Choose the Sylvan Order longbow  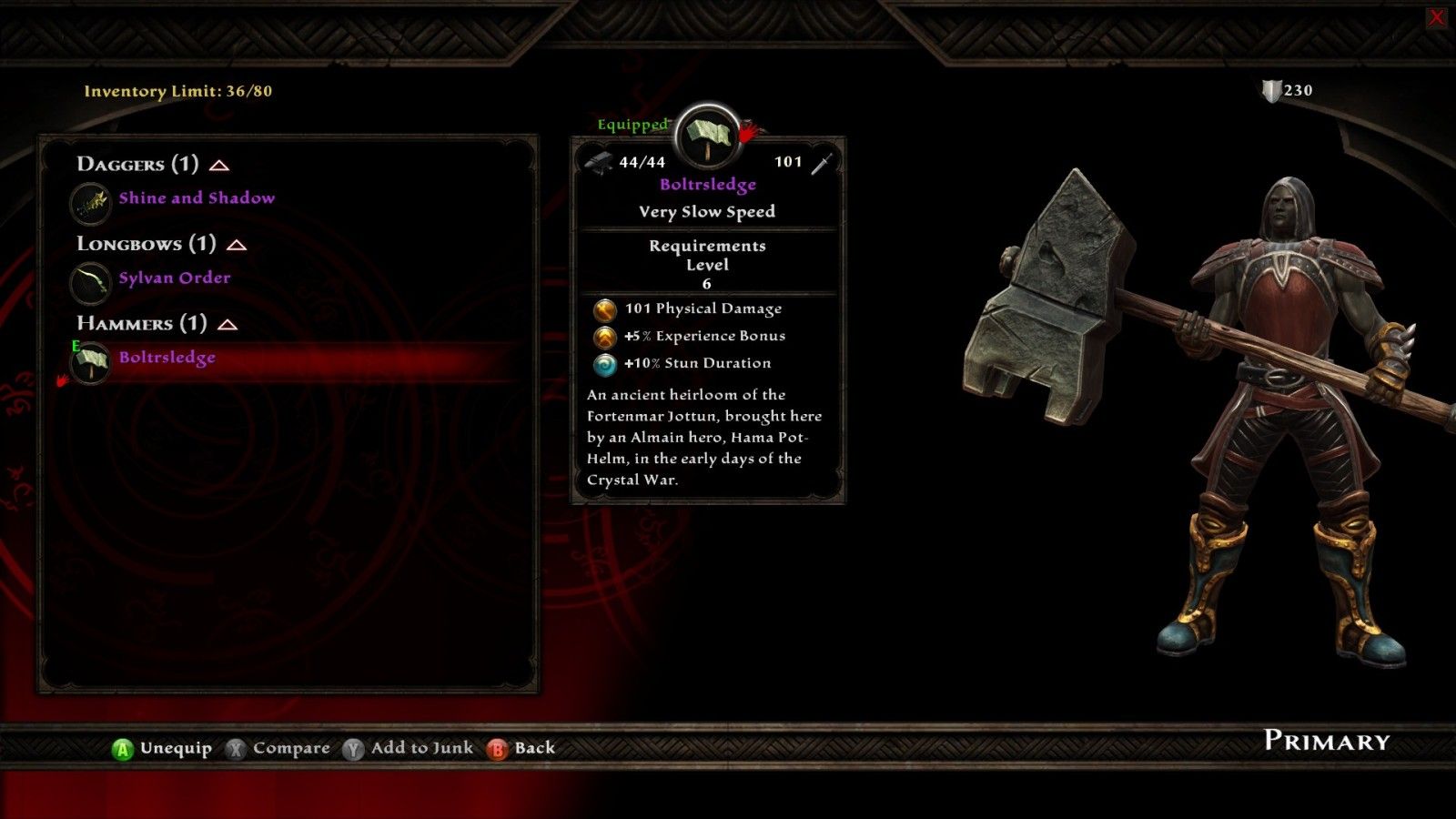pos(174,278)
